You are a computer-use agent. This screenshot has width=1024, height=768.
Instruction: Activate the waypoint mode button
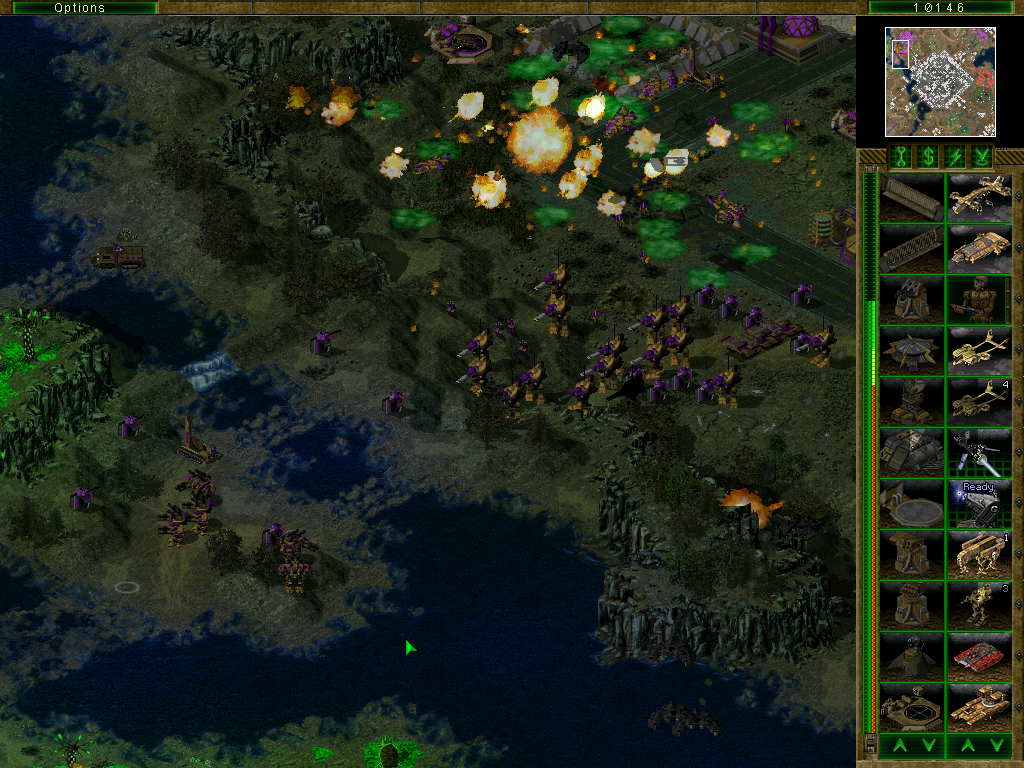pos(983,156)
